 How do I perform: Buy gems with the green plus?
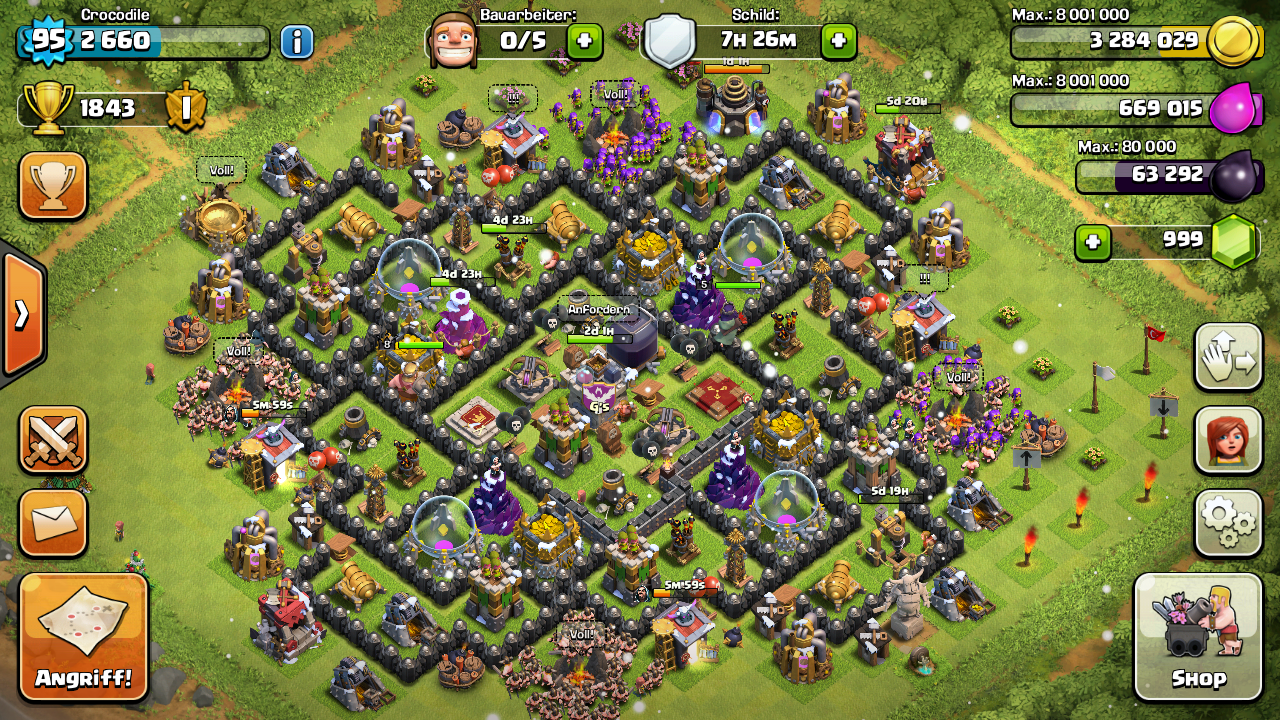tap(1093, 241)
